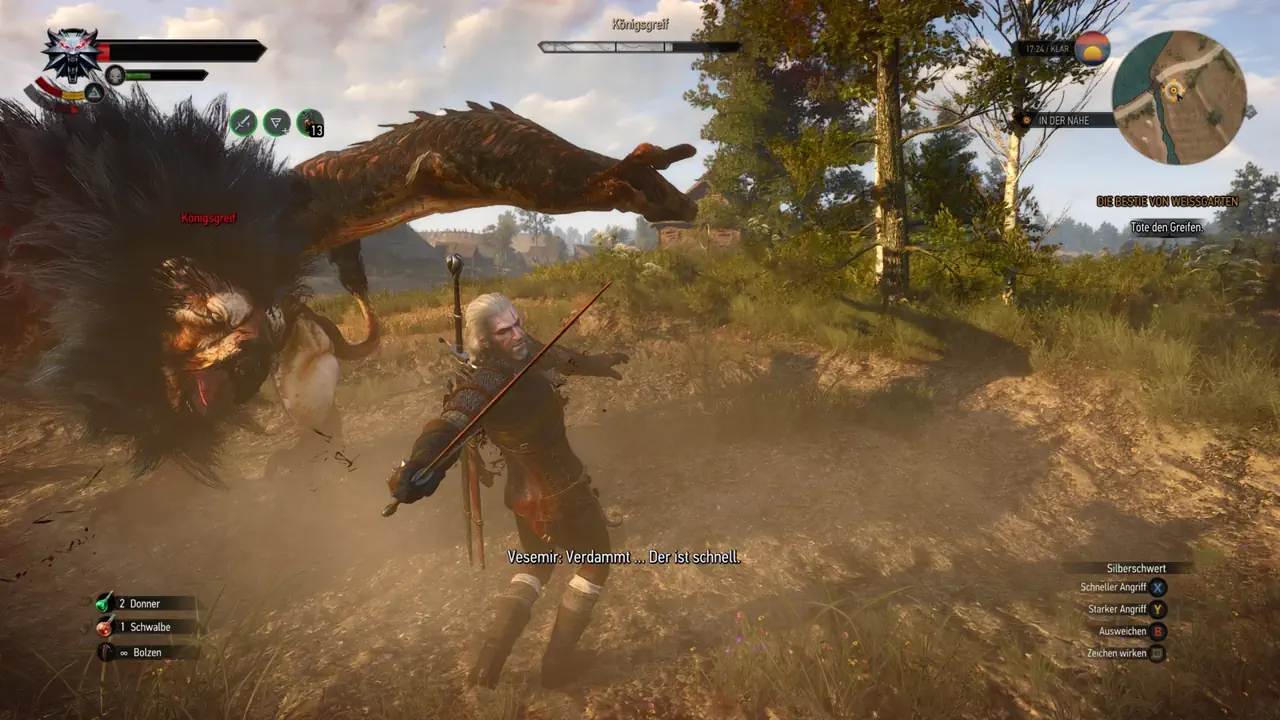The width and height of the screenshot is (1280, 720).
Task: Select the Quen sign icon beside the medallion
Action: (x=94, y=93)
